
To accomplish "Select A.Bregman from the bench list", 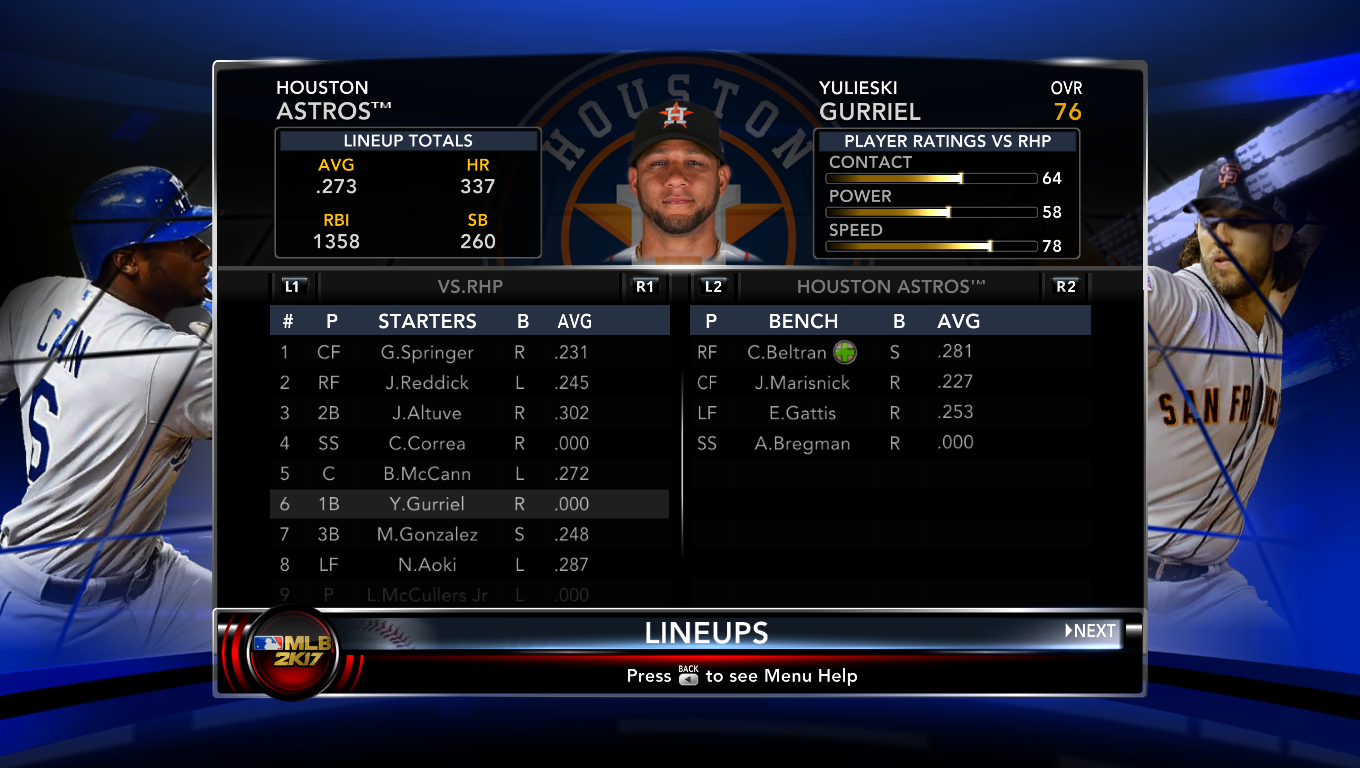I will pos(802,443).
